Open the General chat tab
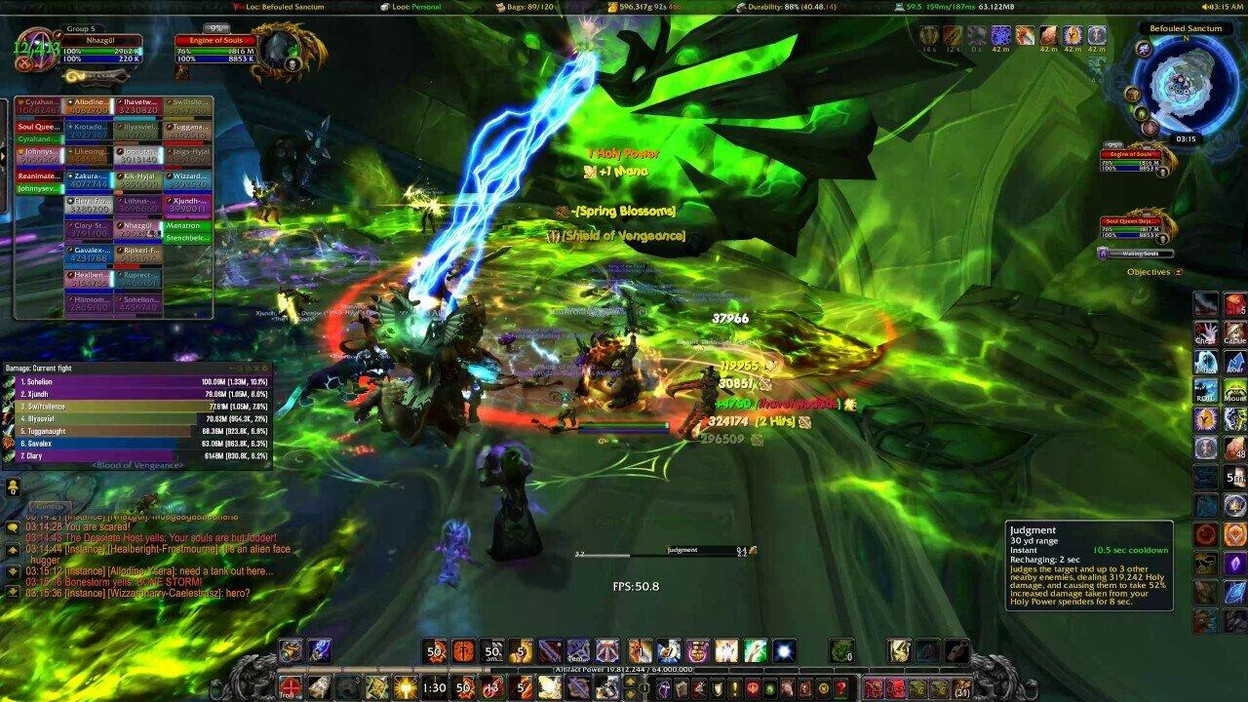 click(50, 507)
